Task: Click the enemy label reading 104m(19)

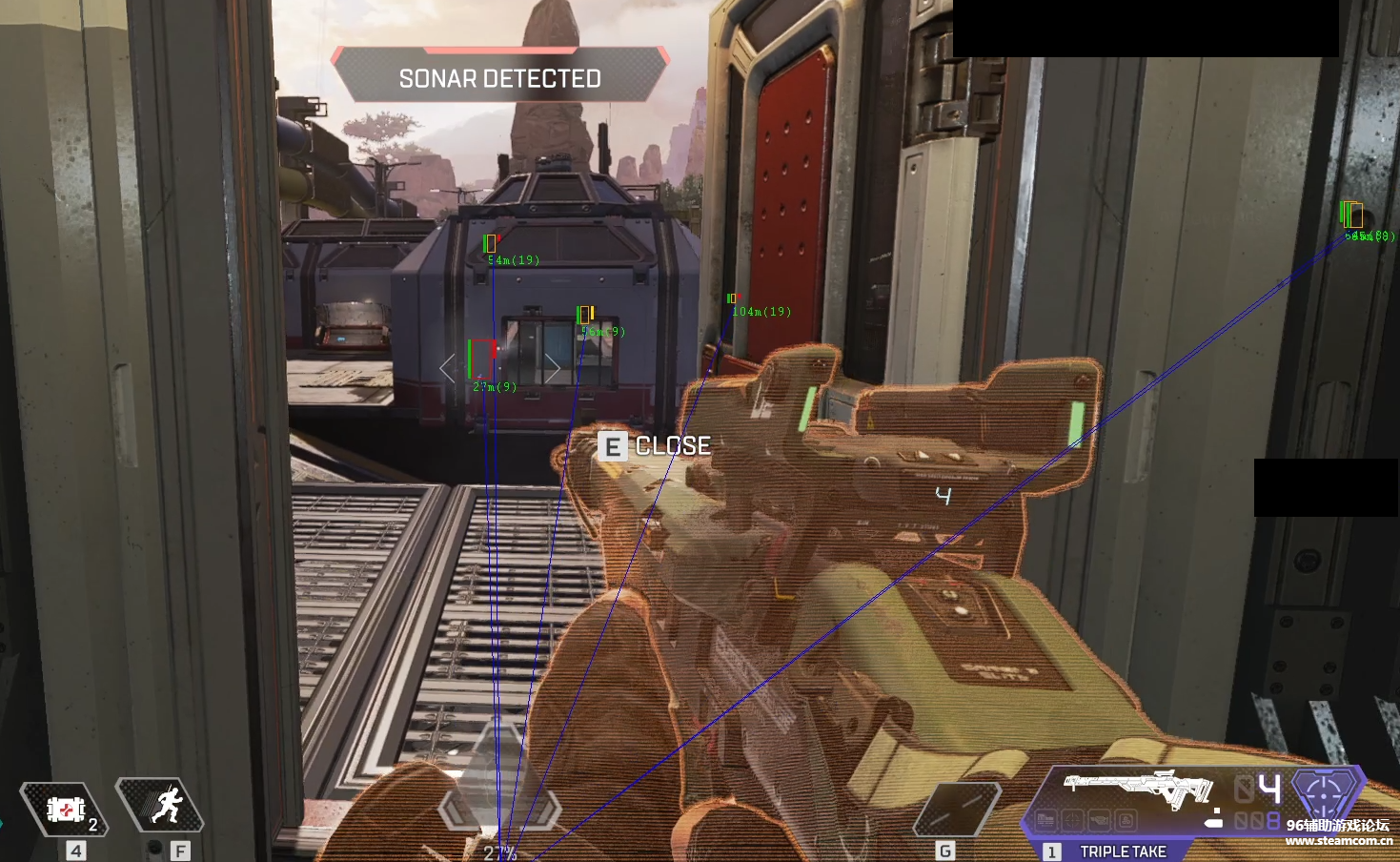Action: [761, 311]
